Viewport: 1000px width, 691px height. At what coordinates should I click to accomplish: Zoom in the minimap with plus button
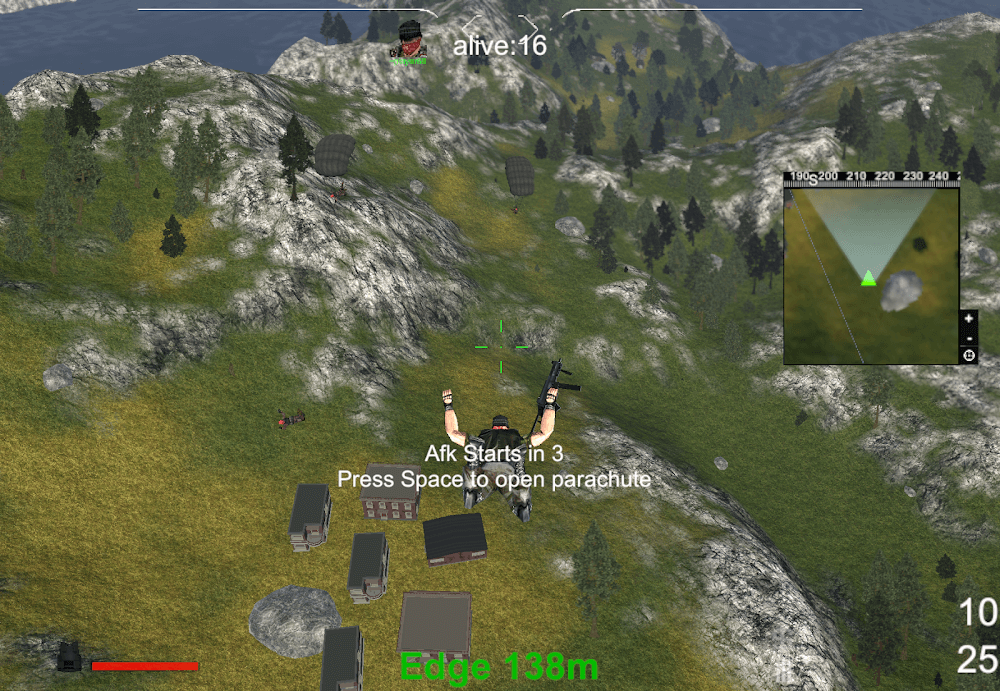tap(968, 318)
